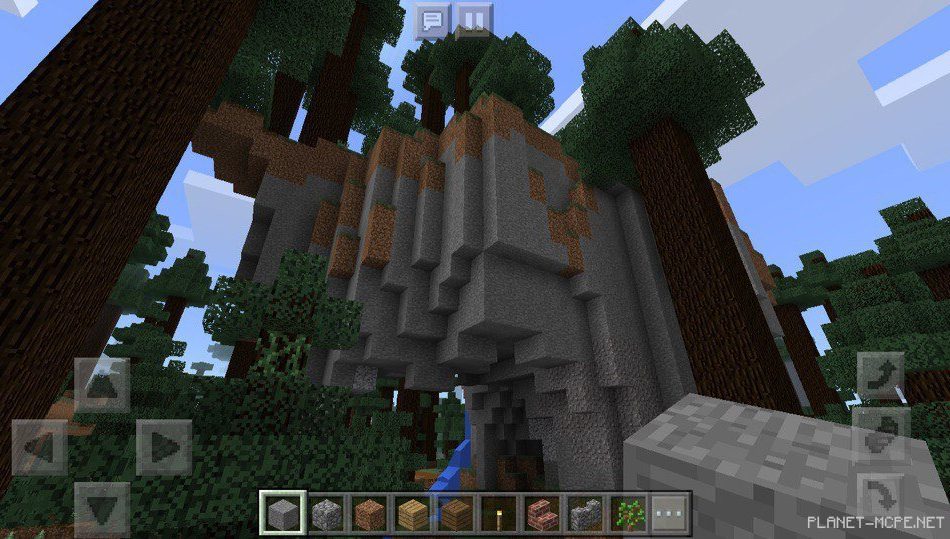Open the inventory with the three-dots button
Screen dimensions: 950x539
[671, 513]
